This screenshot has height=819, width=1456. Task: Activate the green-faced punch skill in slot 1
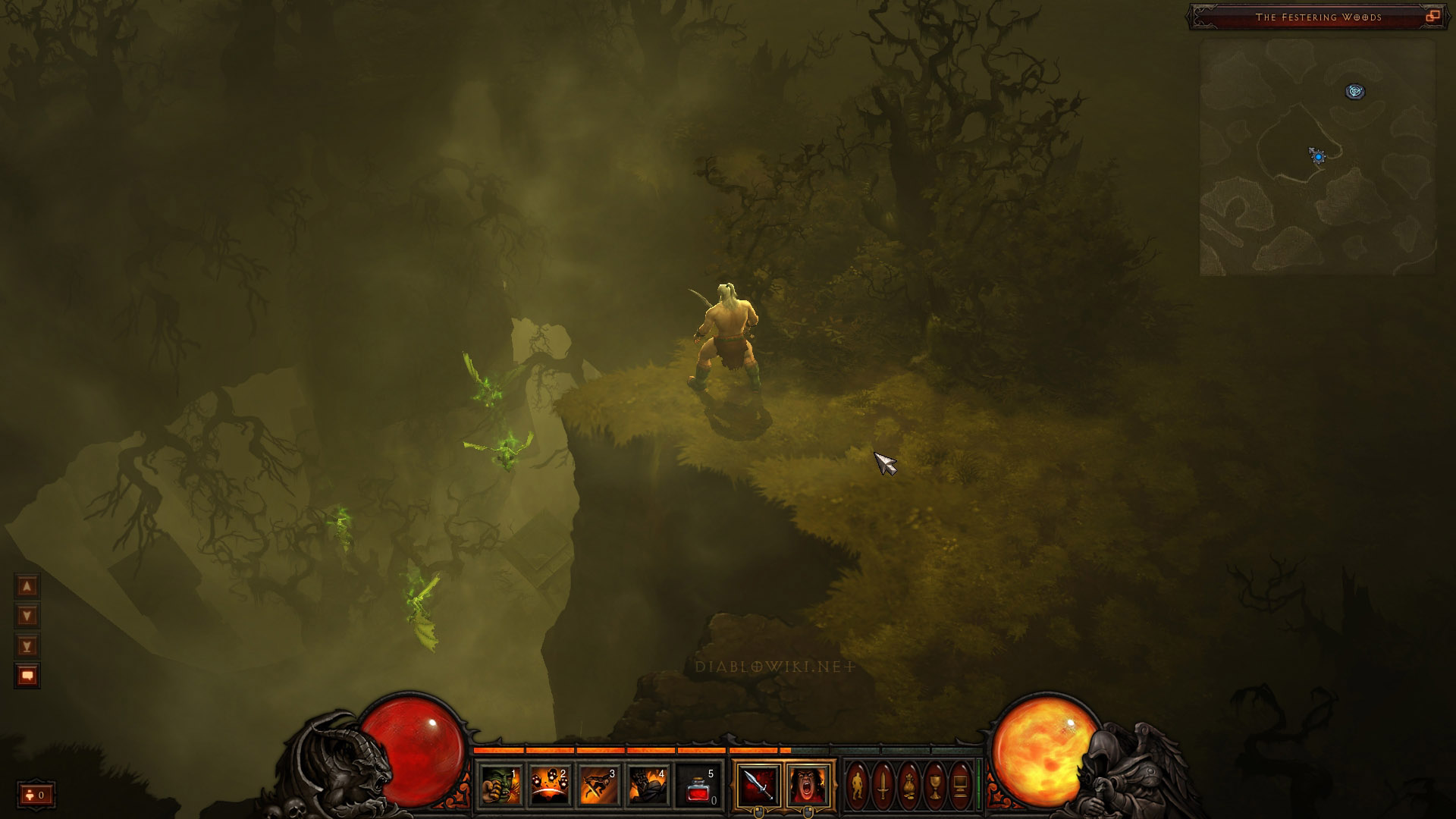501,786
